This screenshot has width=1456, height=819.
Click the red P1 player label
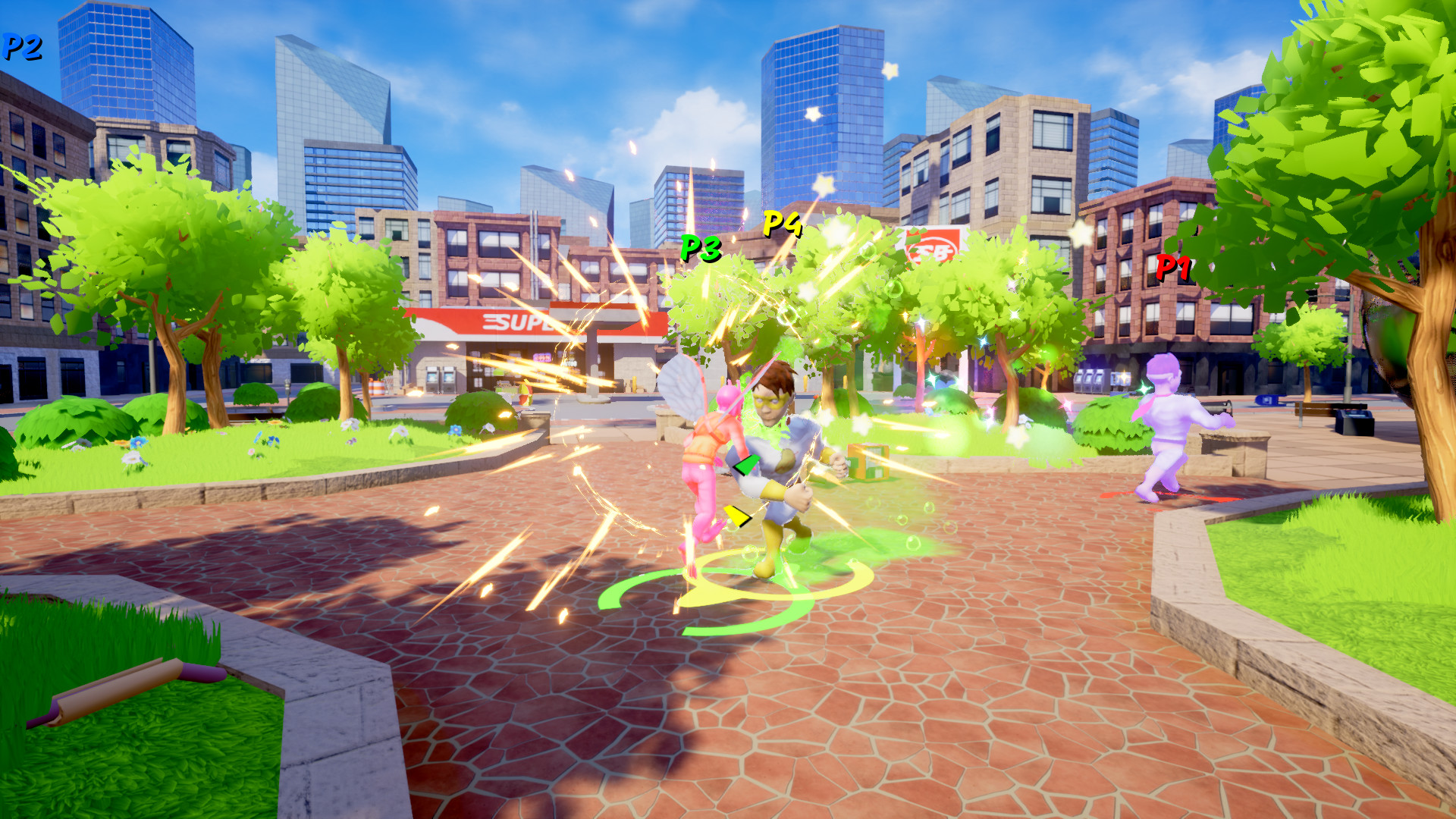point(1174,268)
